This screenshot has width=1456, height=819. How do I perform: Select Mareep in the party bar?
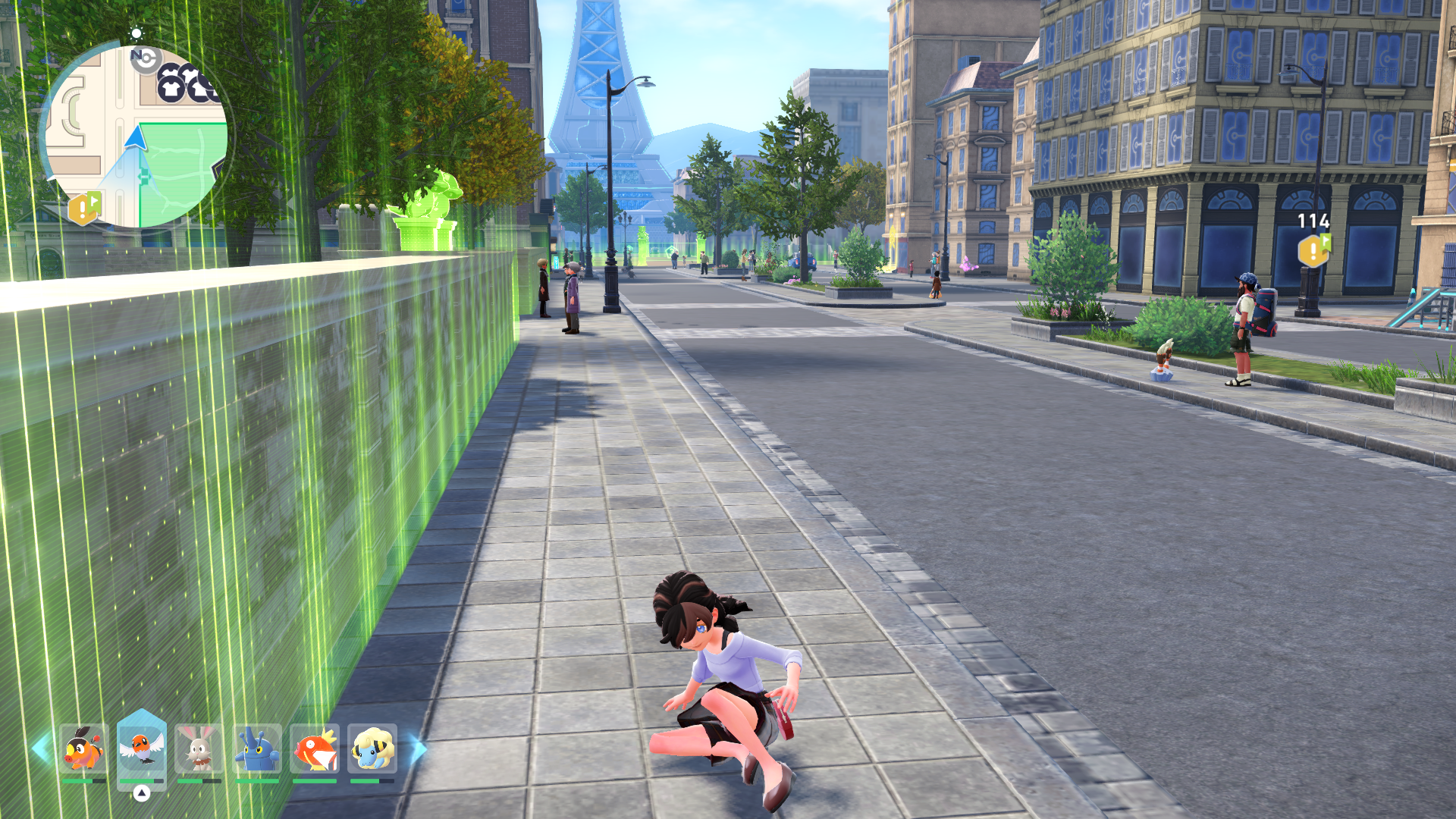[x=372, y=748]
